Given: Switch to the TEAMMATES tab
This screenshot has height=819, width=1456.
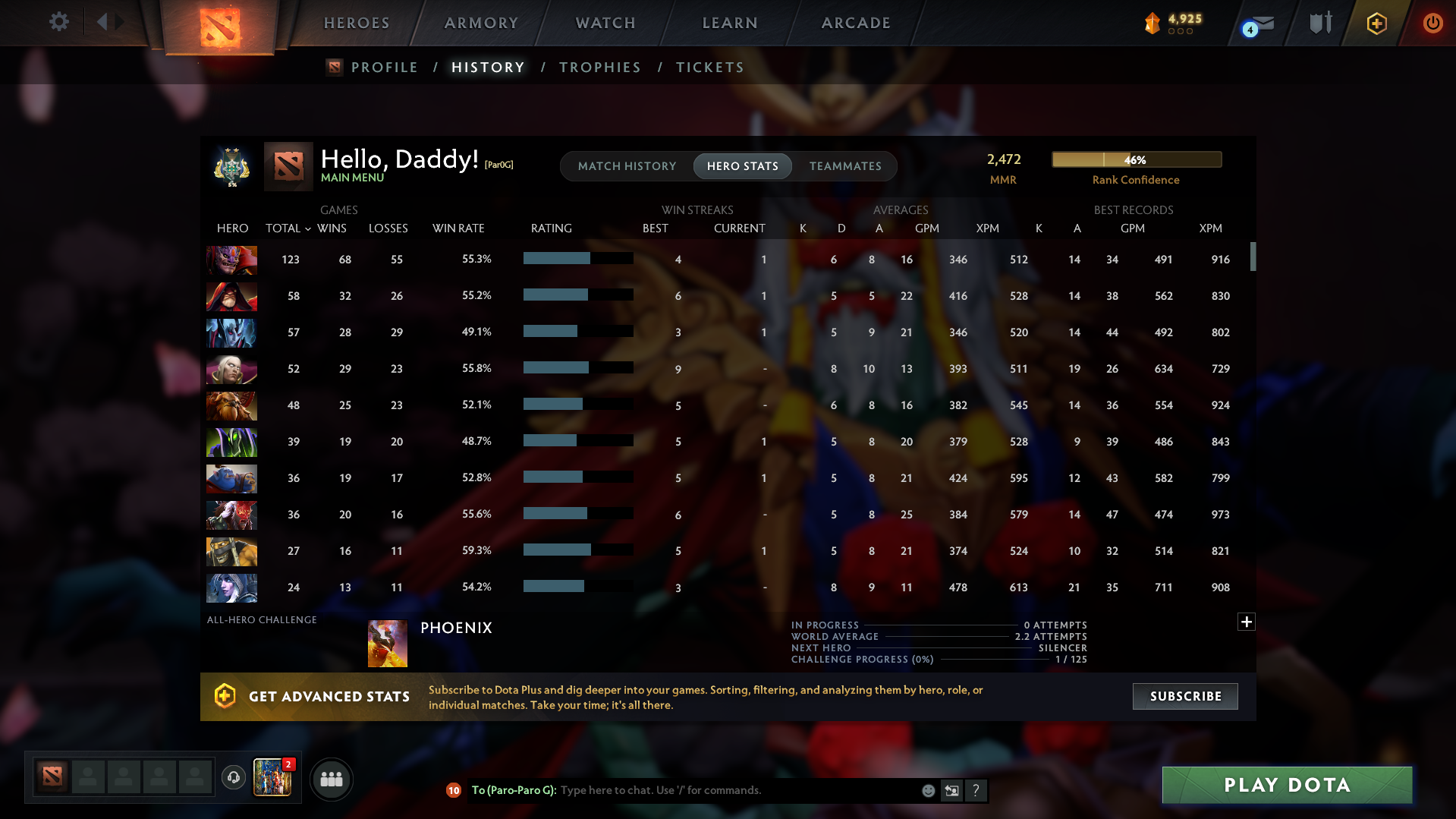Looking at the screenshot, I should (x=845, y=165).
